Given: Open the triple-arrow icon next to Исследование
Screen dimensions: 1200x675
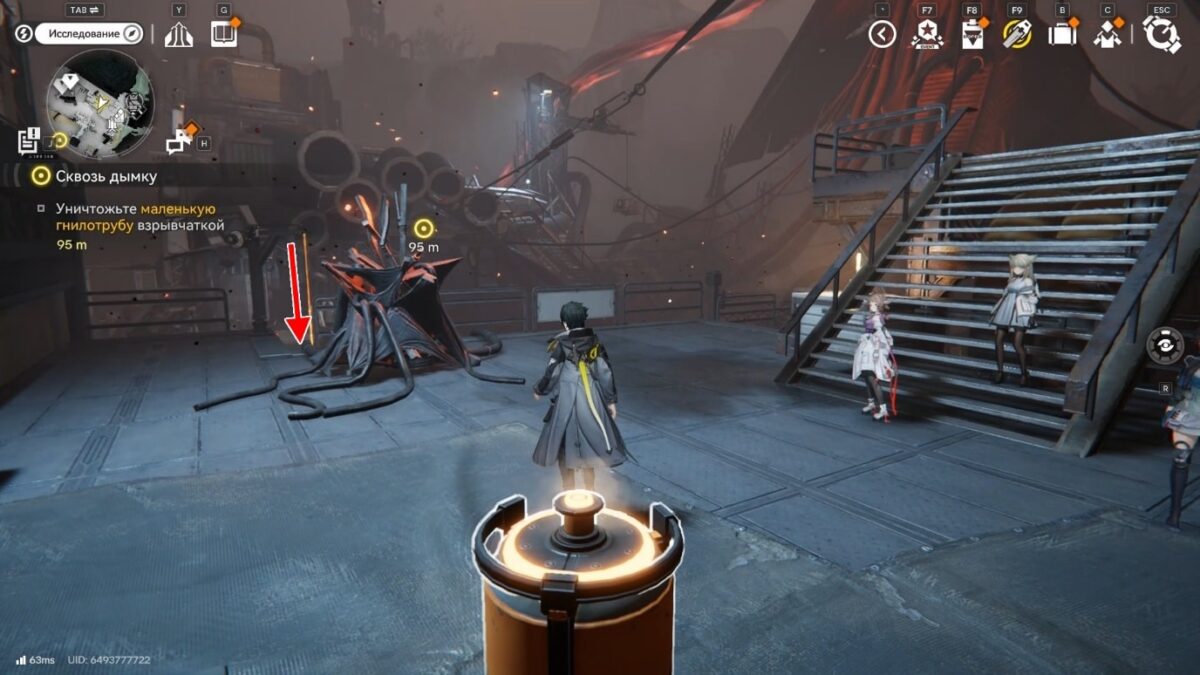Looking at the screenshot, I should [x=178, y=34].
